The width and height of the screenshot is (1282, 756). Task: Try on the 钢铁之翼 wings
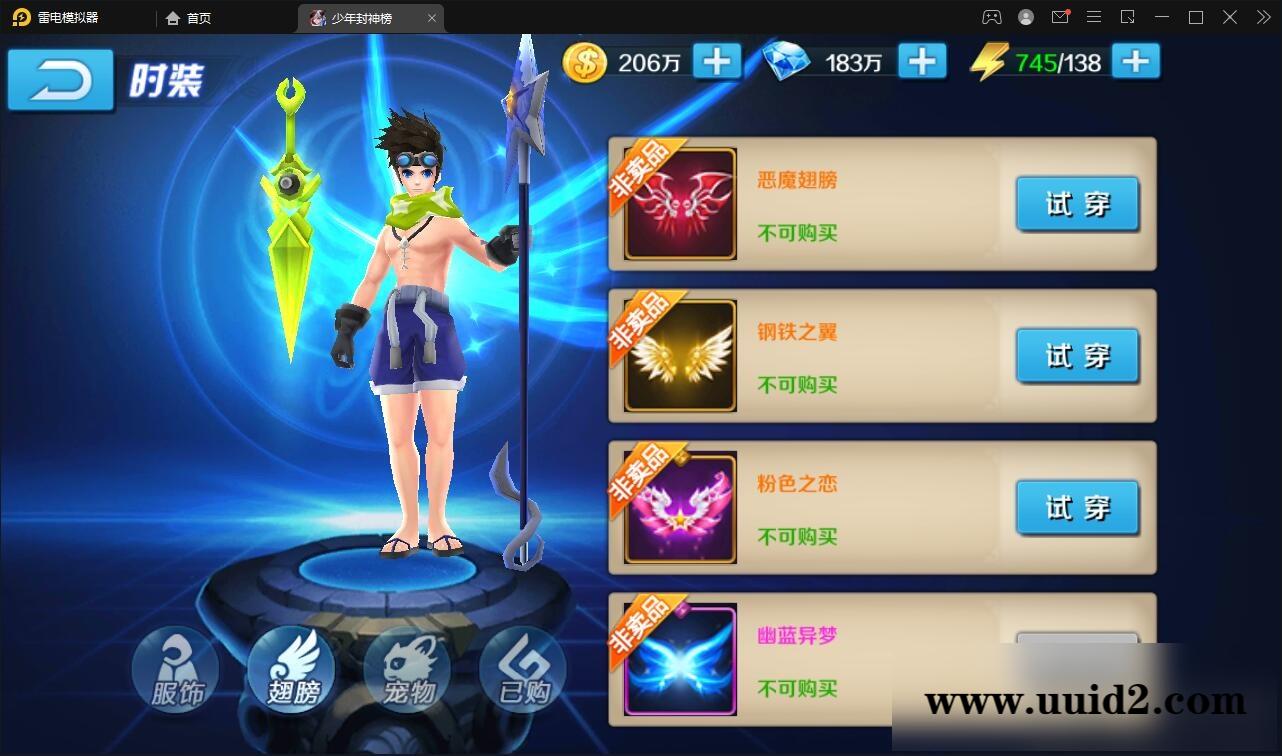[1077, 356]
